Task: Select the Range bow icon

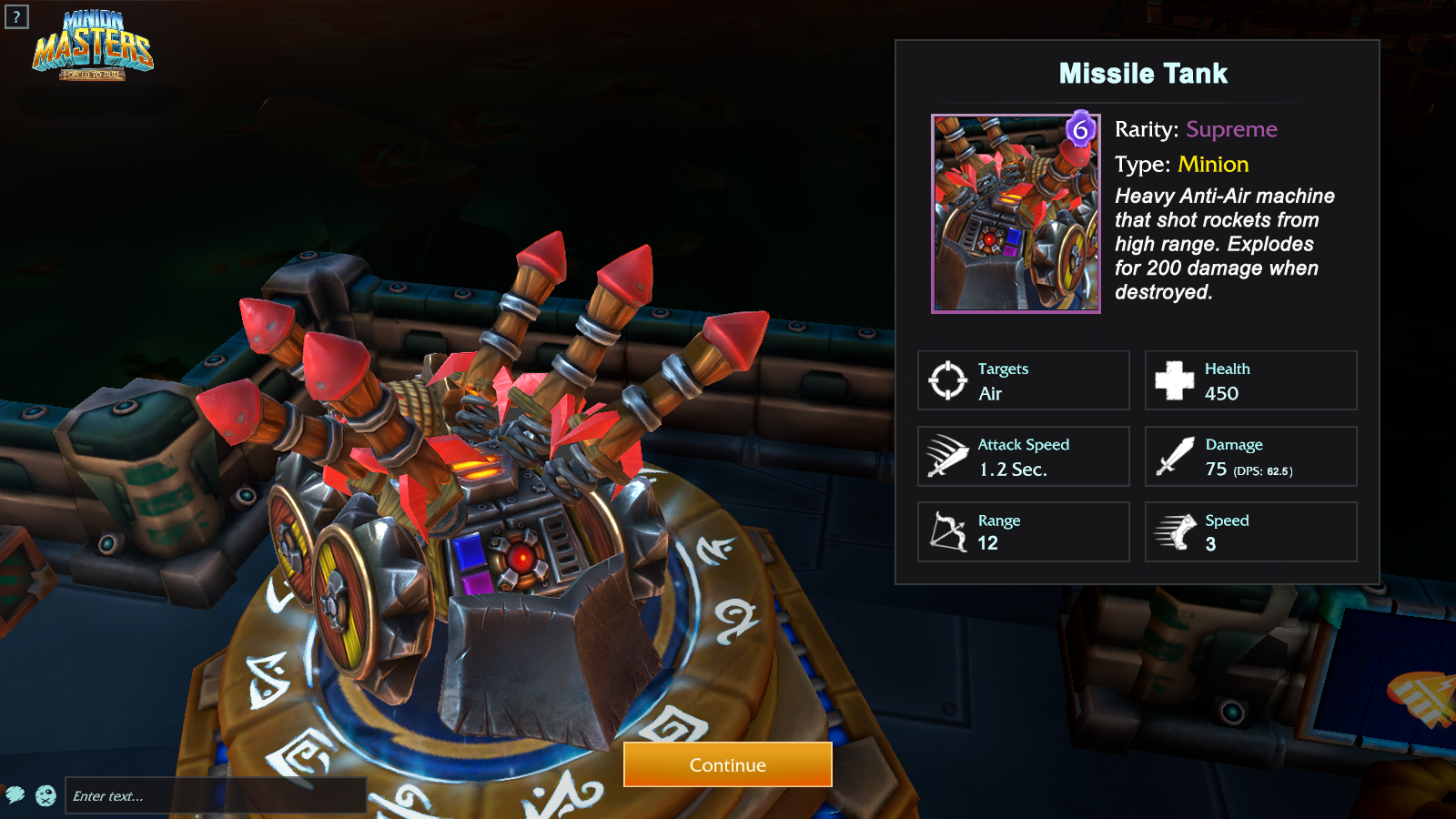Action: click(948, 531)
